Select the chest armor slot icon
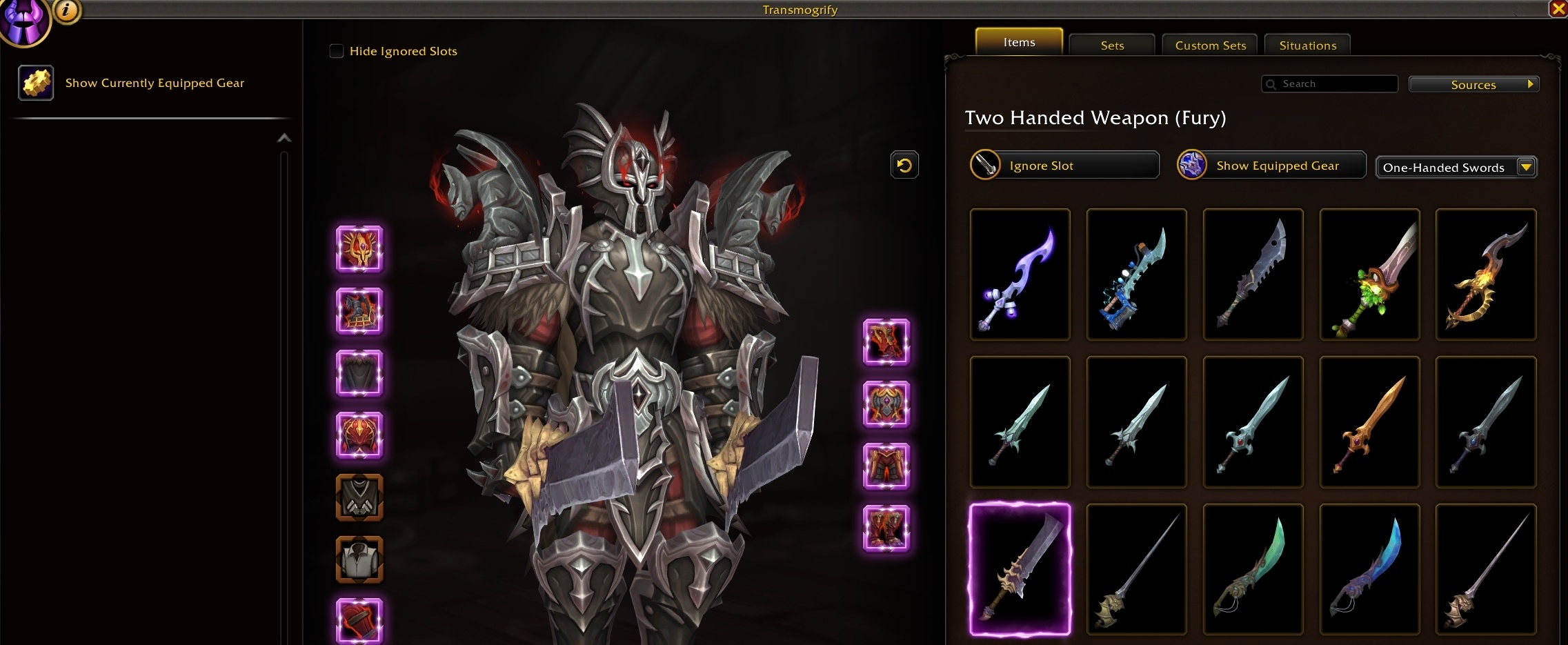 pos(360,435)
